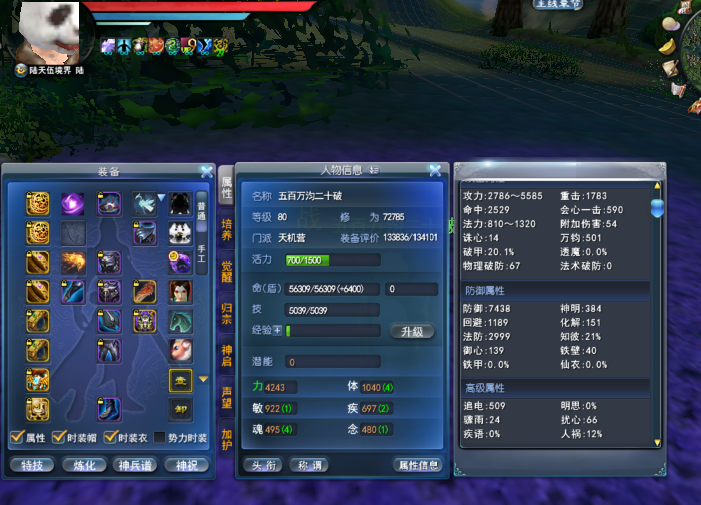Open the 神兵谱 weapon codex

tap(135, 465)
